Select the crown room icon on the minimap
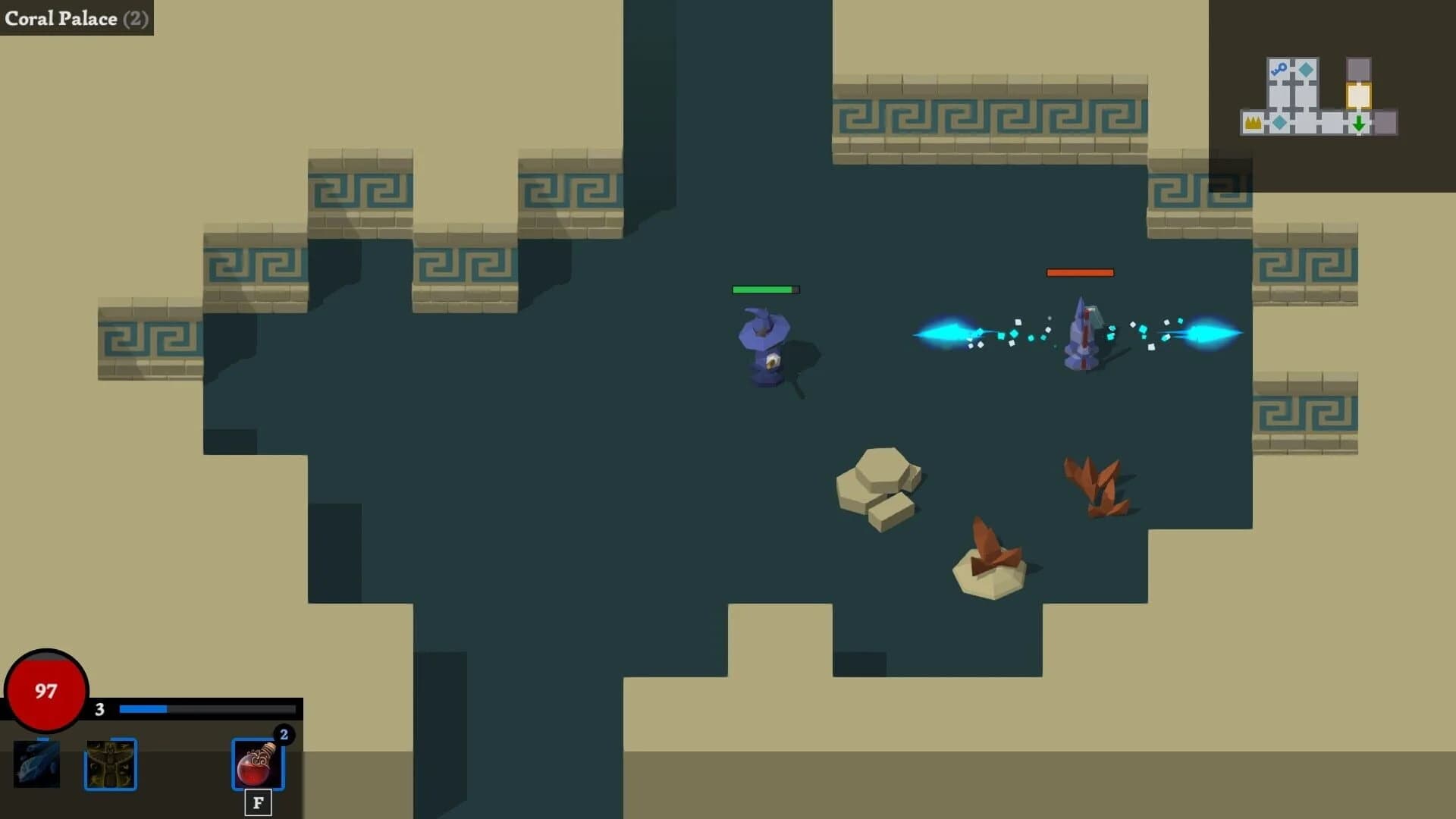 pyautogui.click(x=1253, y=123)
